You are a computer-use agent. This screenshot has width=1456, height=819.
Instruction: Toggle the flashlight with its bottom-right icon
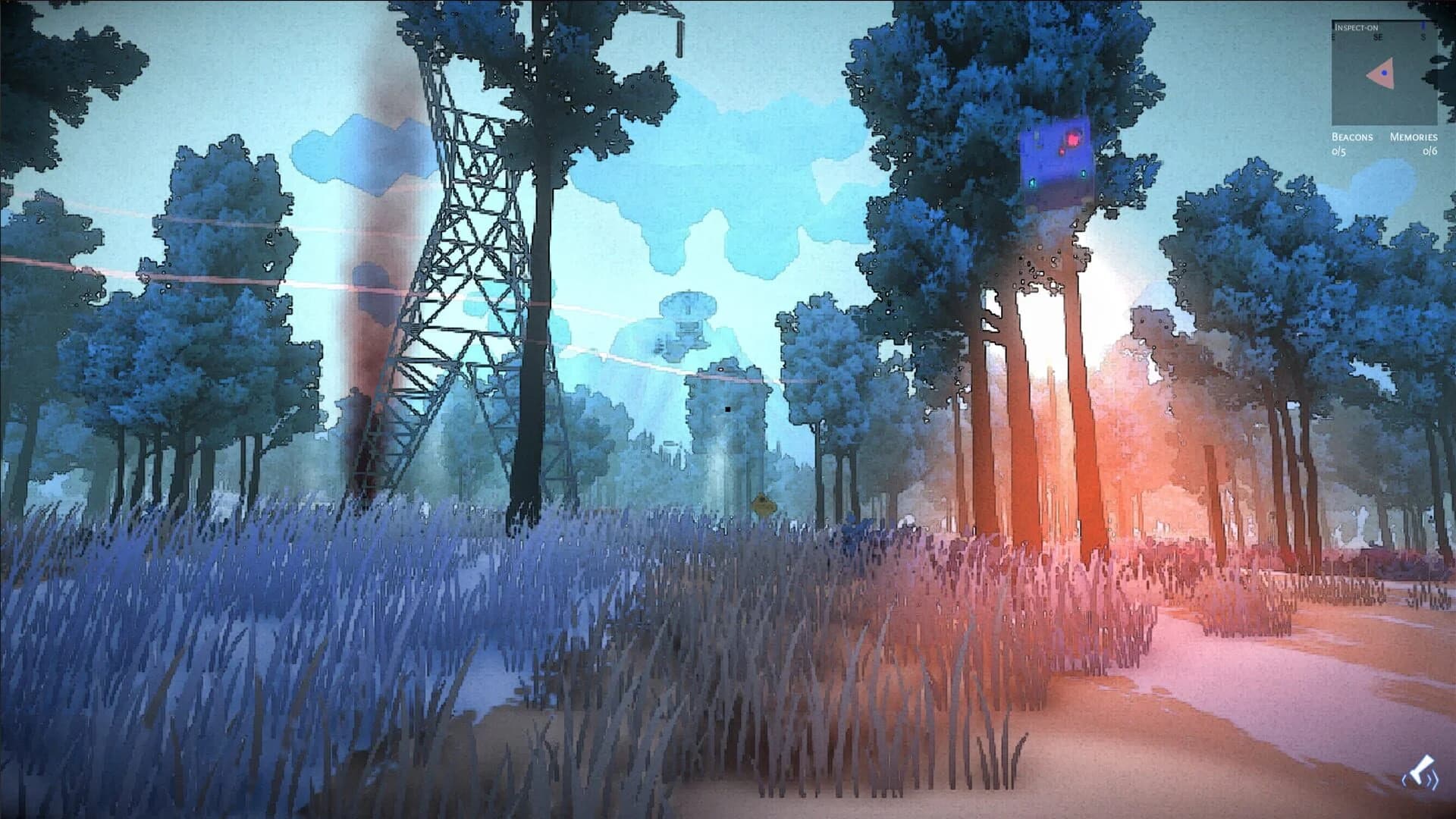coord(1420,770)
